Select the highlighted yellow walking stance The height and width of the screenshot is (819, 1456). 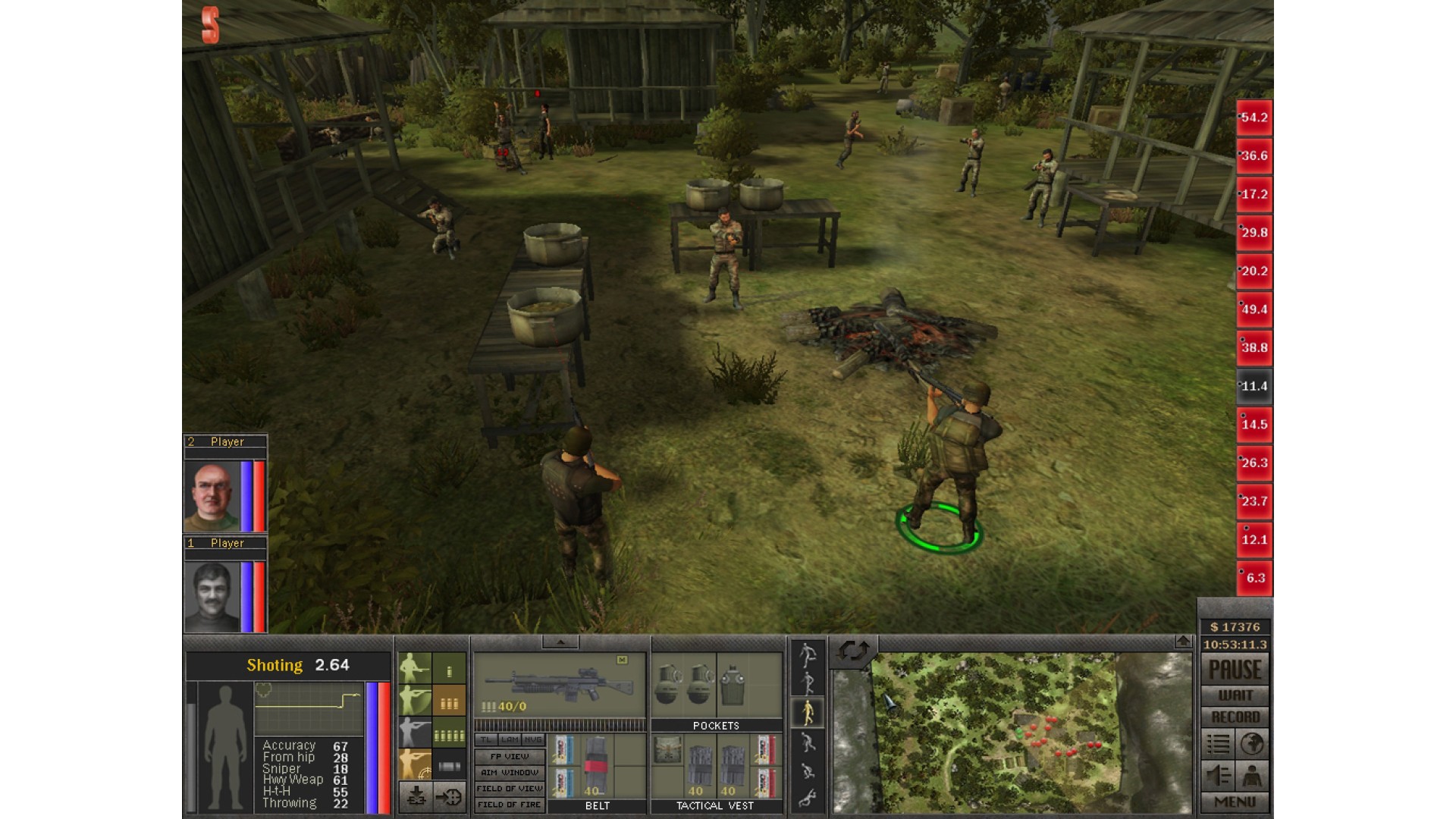pyautogui.click(x=808, y=711)
